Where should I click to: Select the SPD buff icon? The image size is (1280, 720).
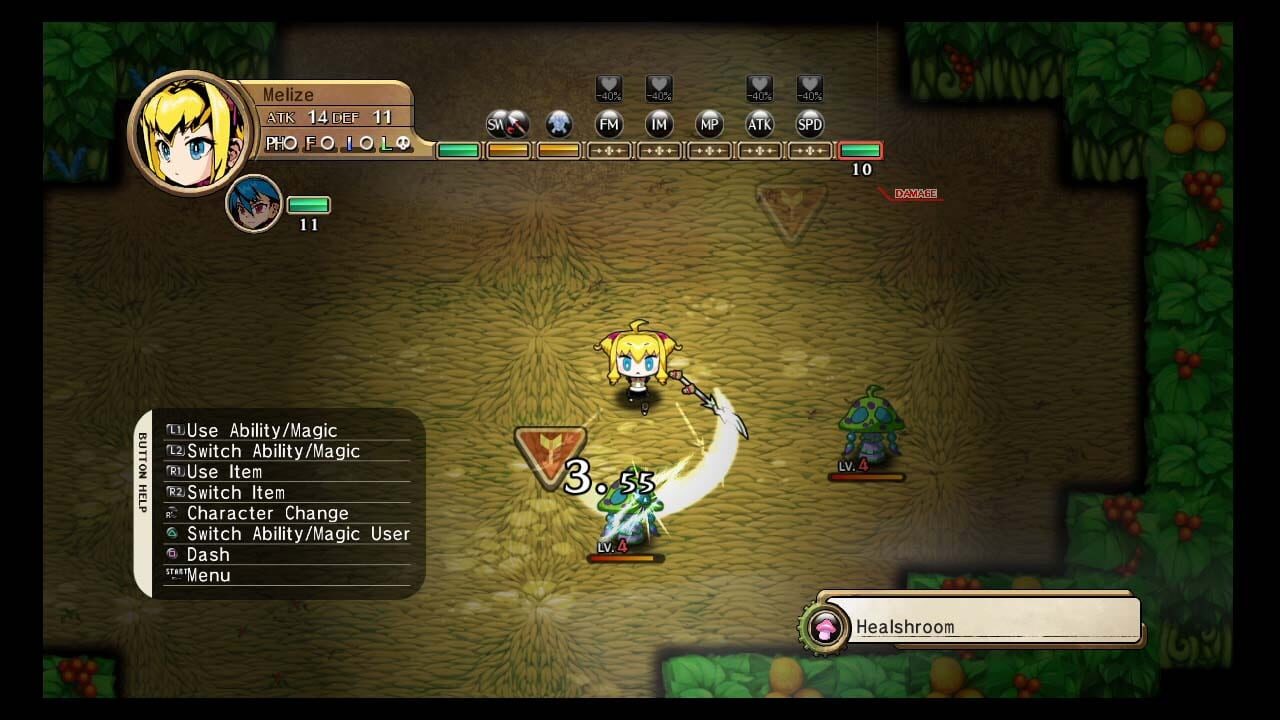810,124
